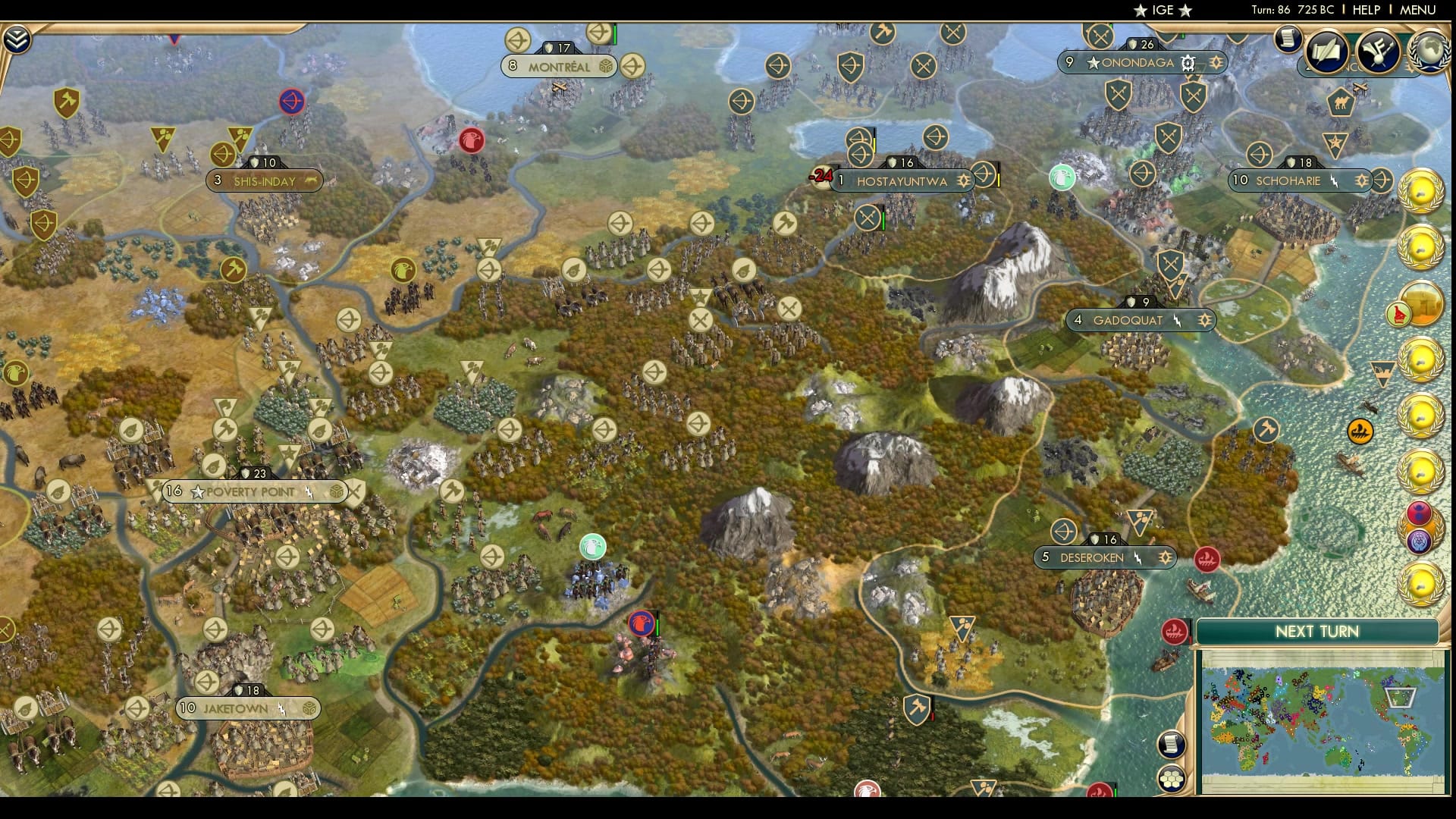Open the Culture overview icon at top right
Image resolution: width=1456 pixels, height=819 pixels.
tap(1378, 52)
